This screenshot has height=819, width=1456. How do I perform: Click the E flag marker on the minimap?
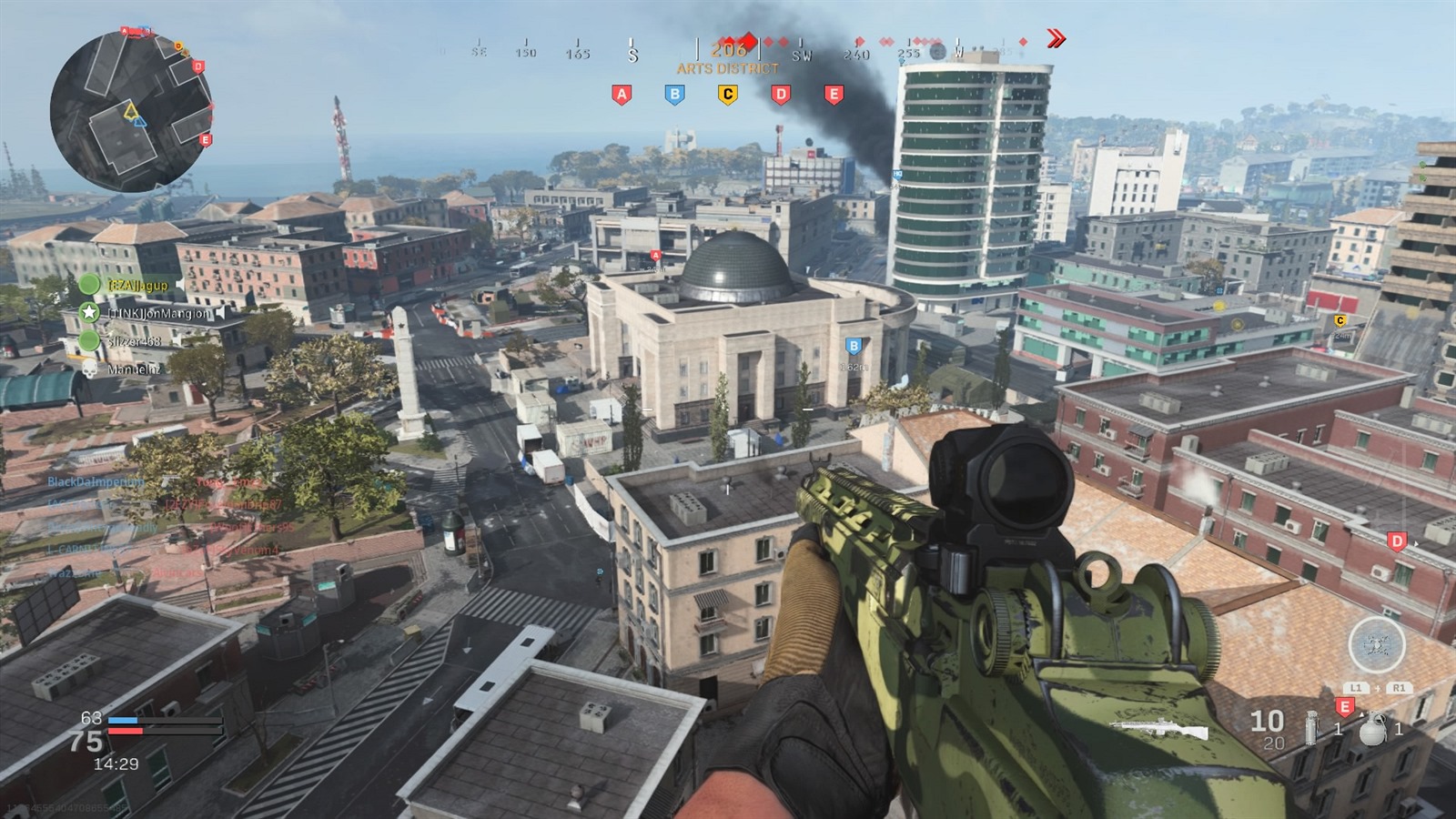point(206,139)
